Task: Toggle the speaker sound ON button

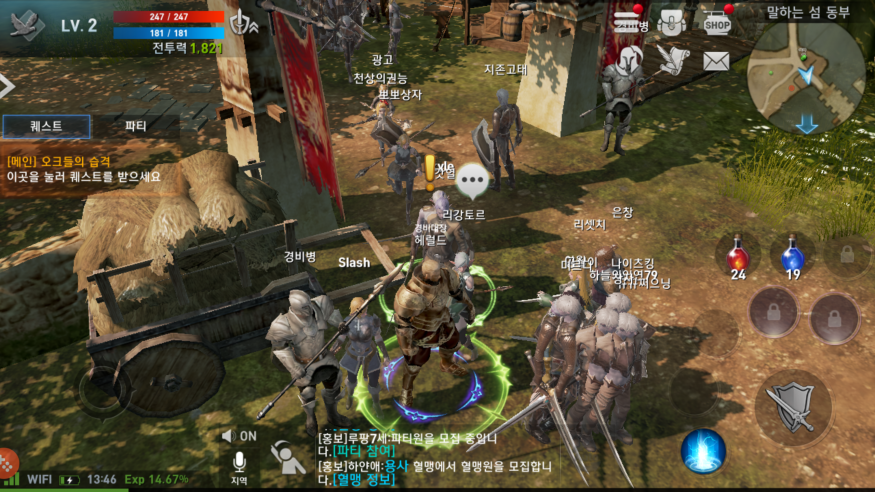Action: [x=239, y=436]
